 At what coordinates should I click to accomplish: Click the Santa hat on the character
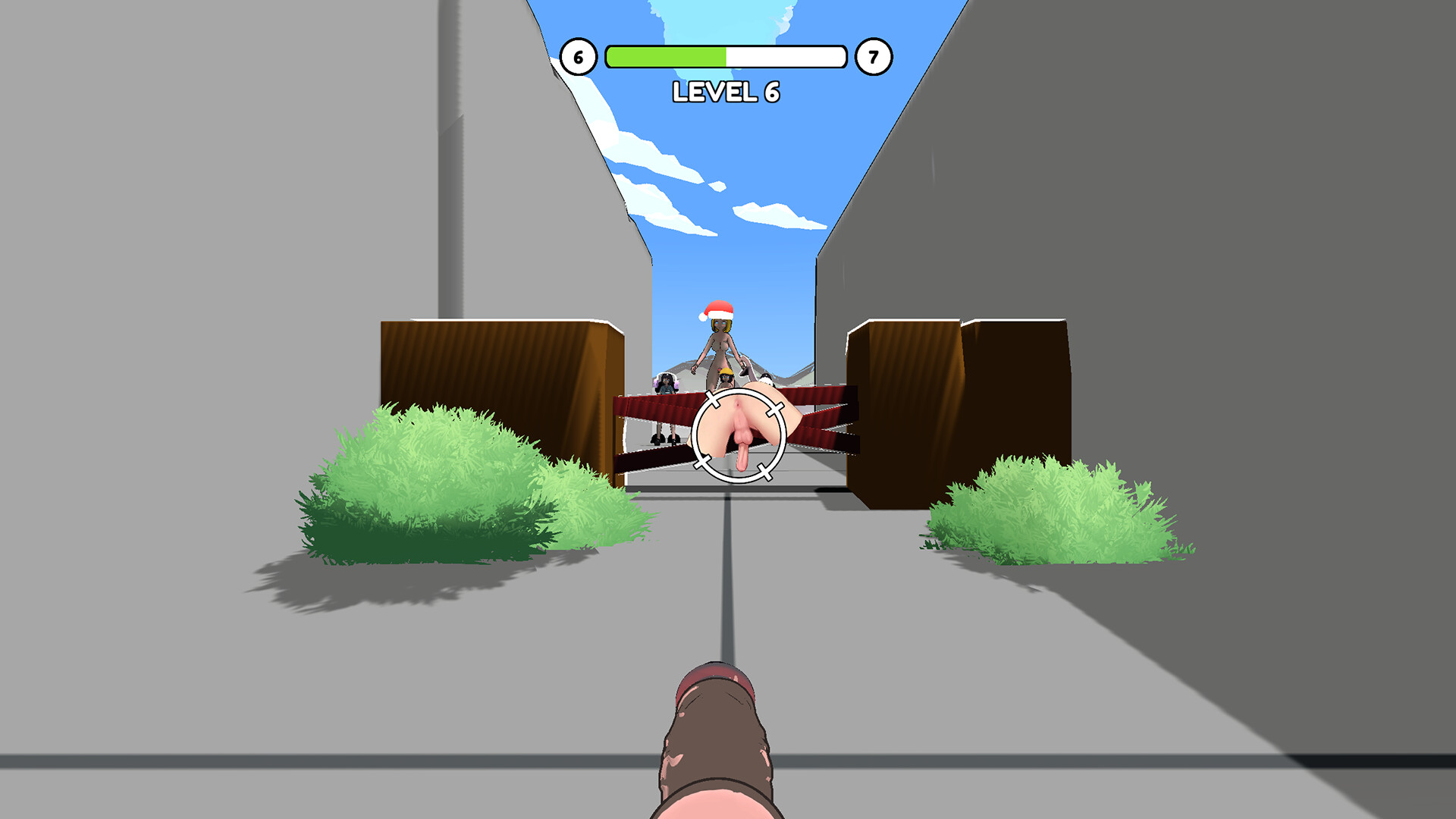click(x=717, y=311)
